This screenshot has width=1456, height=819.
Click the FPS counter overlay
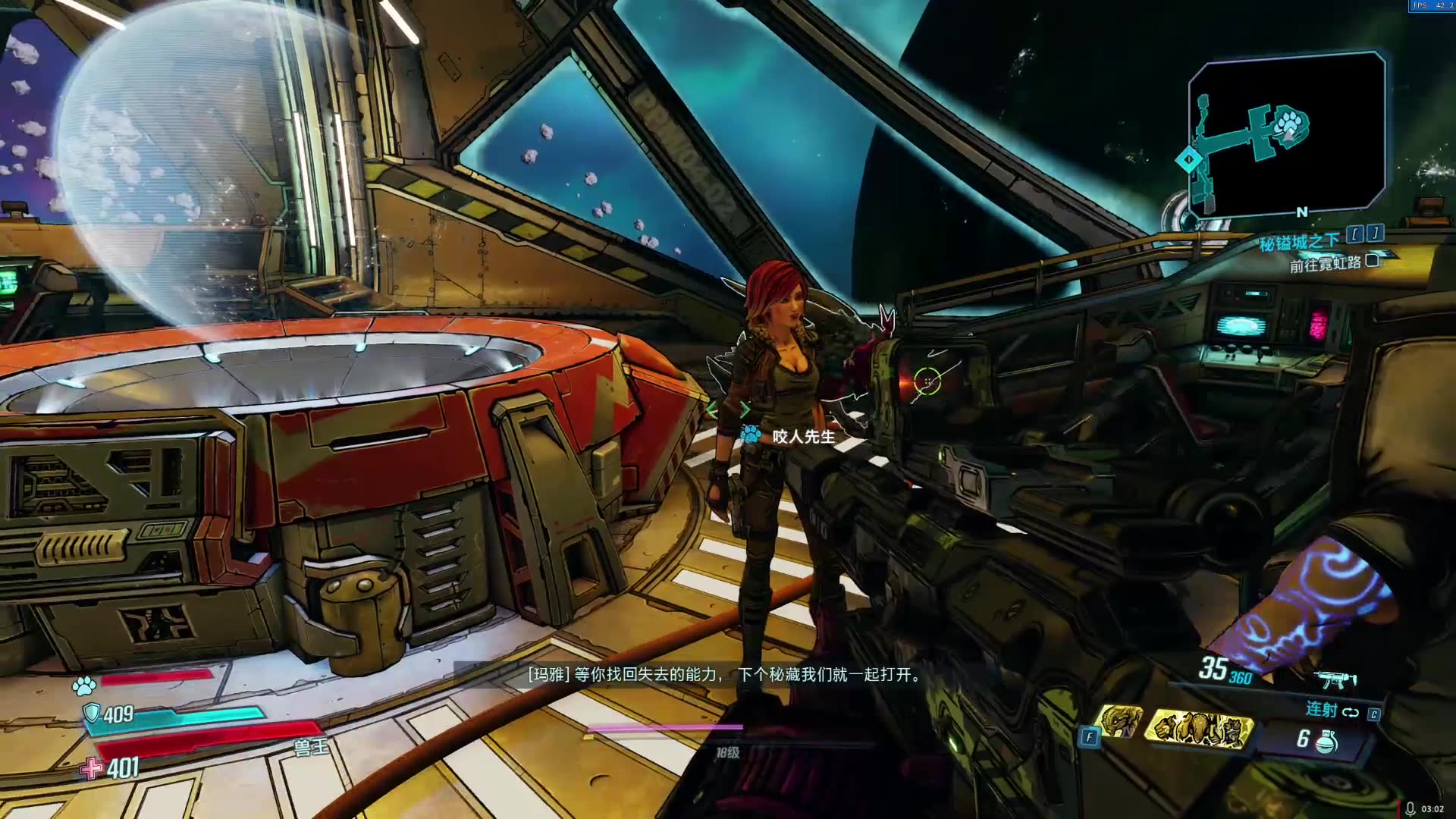(1430, 5)
